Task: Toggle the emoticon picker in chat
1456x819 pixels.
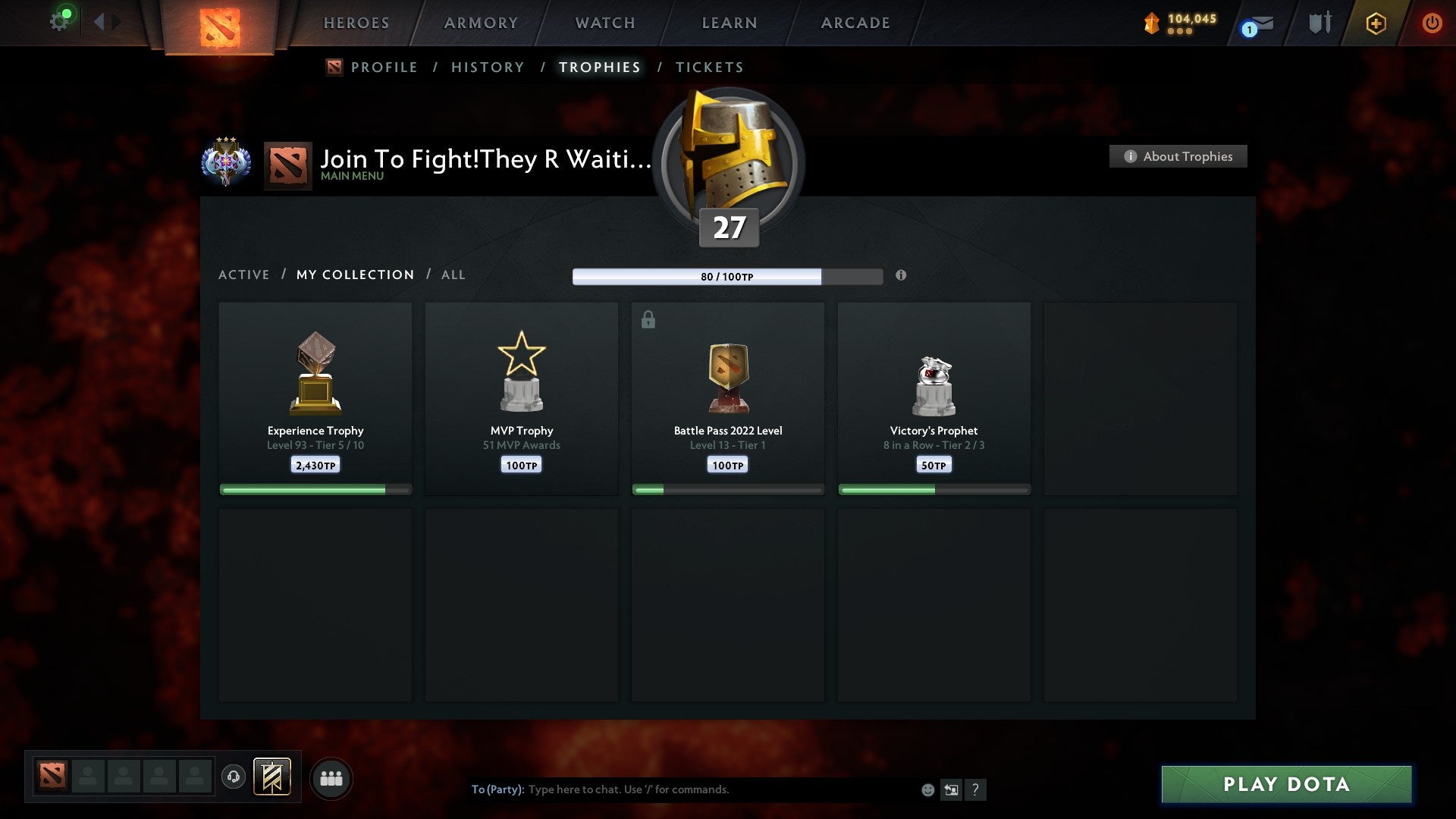Action: pos(928,789)
